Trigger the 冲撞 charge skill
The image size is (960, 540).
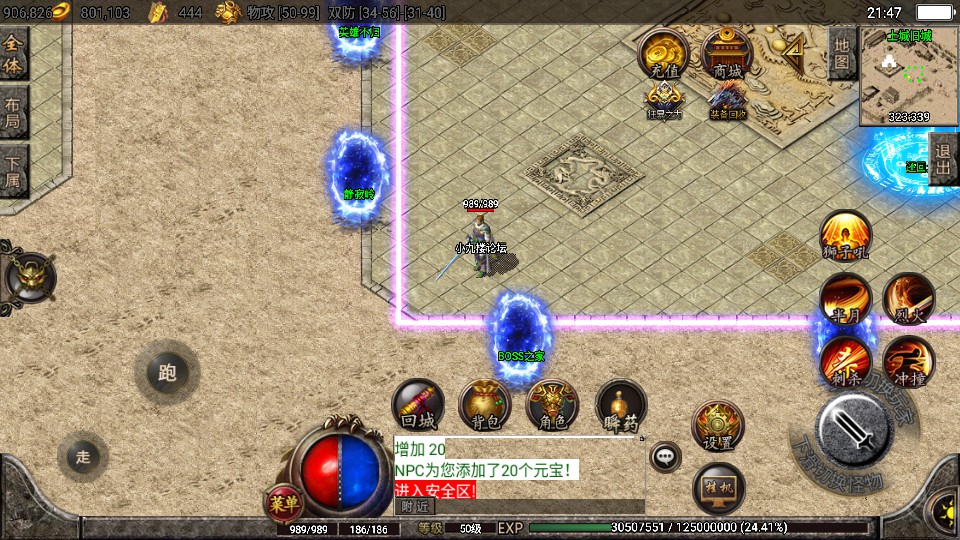pos(908,361)
